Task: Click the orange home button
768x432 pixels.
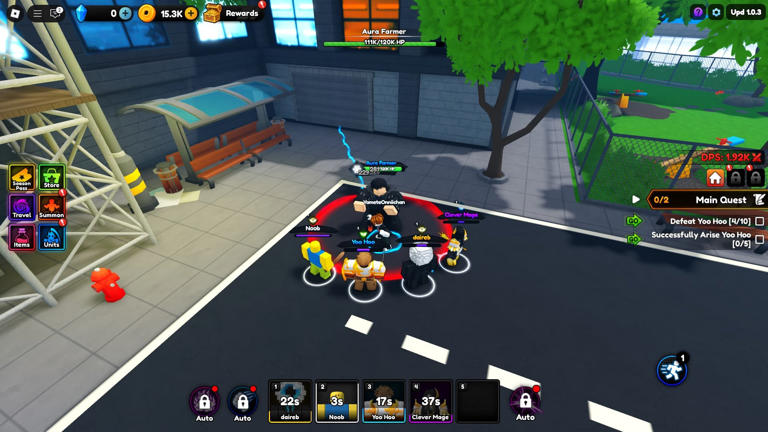Action: [x=715, y=178]
